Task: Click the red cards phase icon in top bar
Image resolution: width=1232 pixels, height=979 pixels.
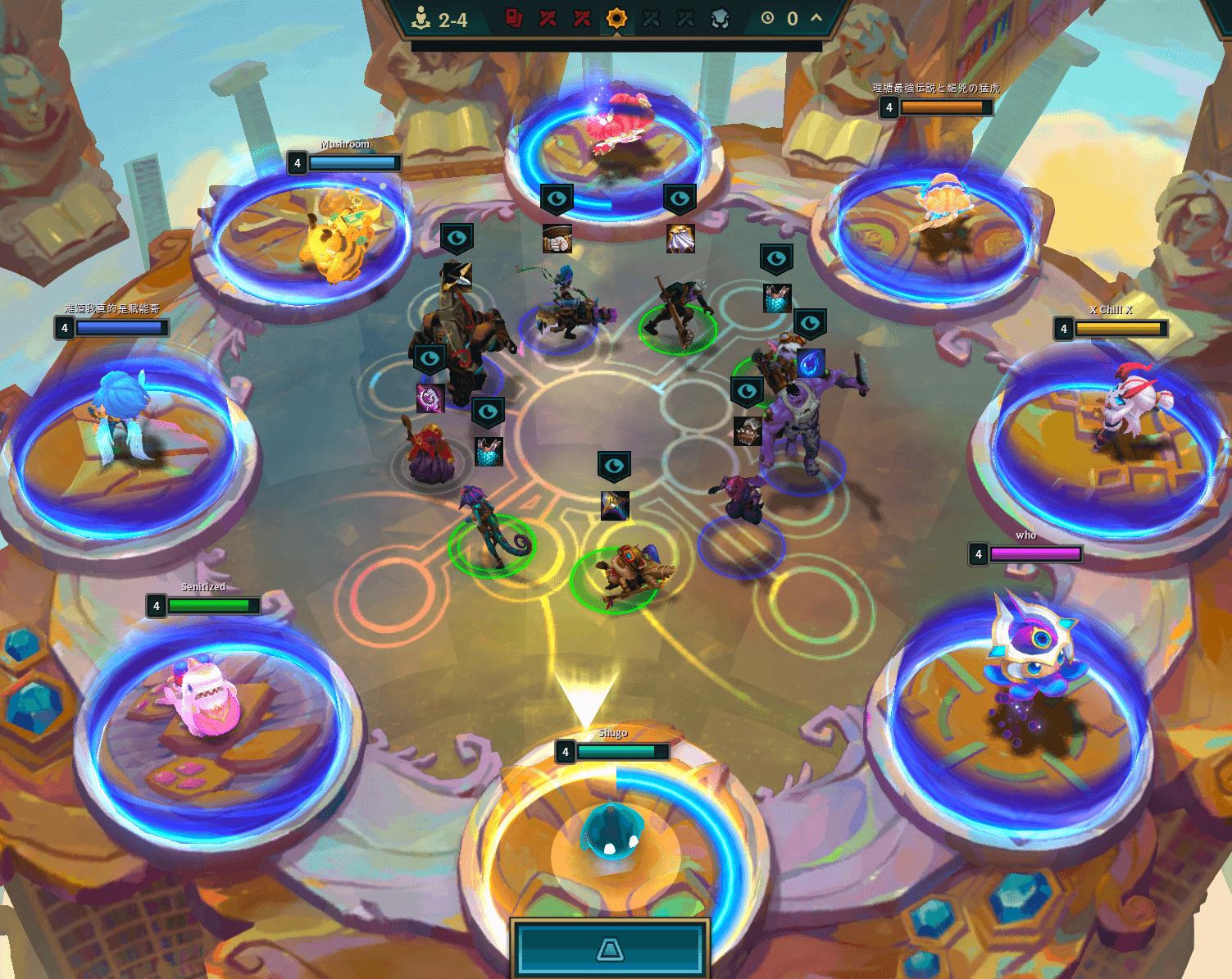Action: (514, 16)
